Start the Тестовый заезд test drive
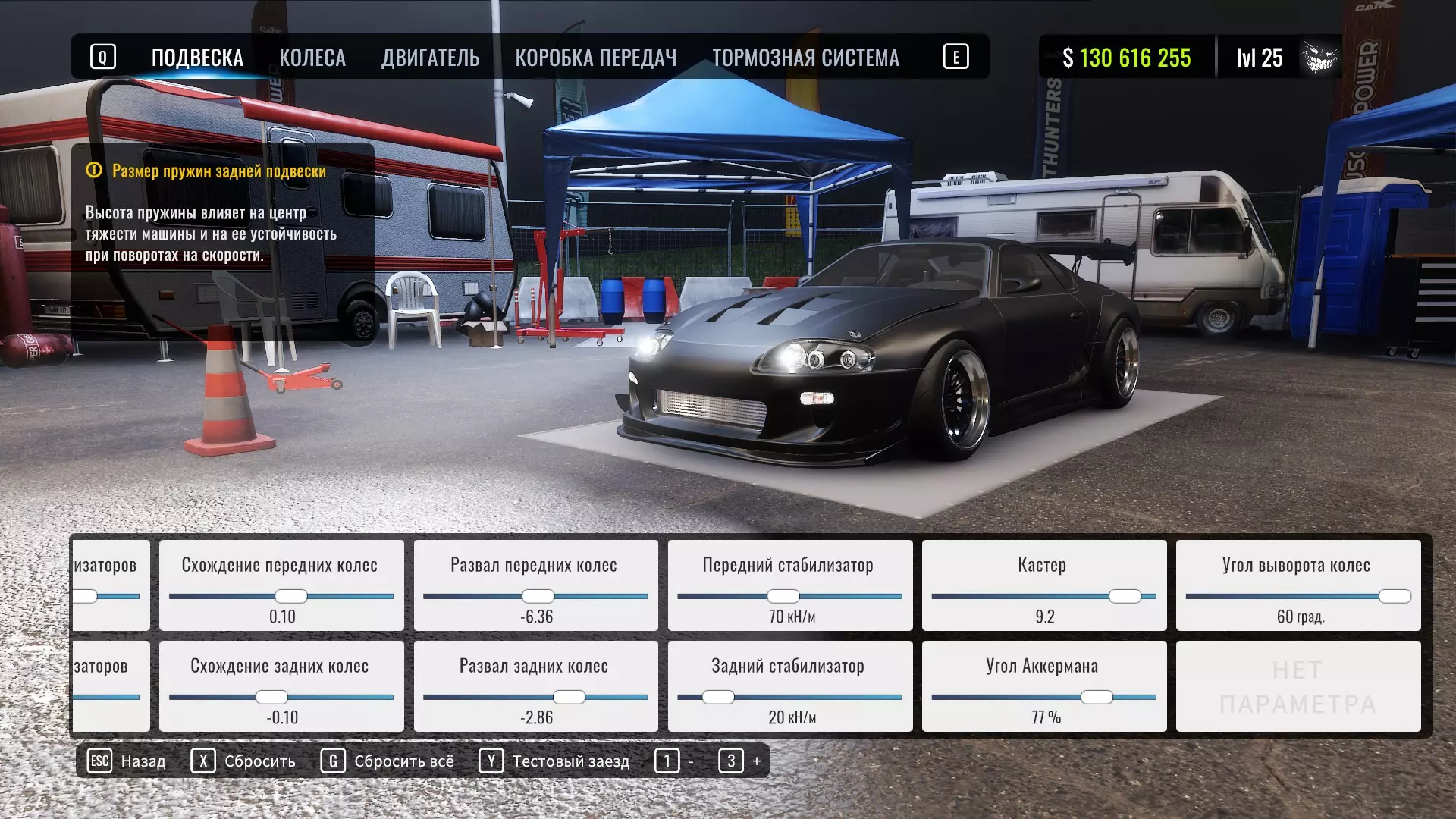Image resolution: width=1456 pixels, height=819 pixels. pos(554,761)
